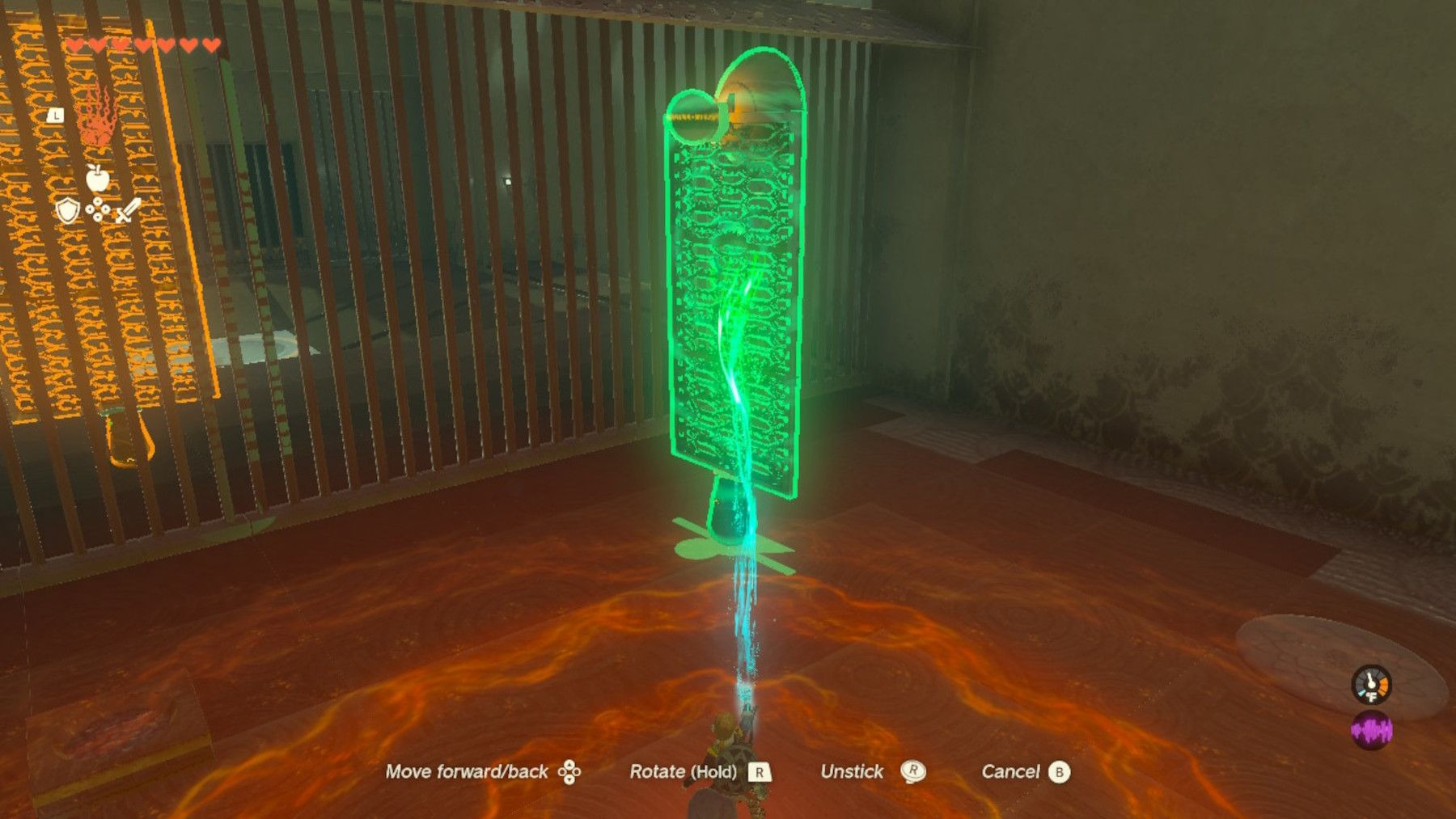
Task: Select the first red heart in the health row
Action: tap(75, 45)
